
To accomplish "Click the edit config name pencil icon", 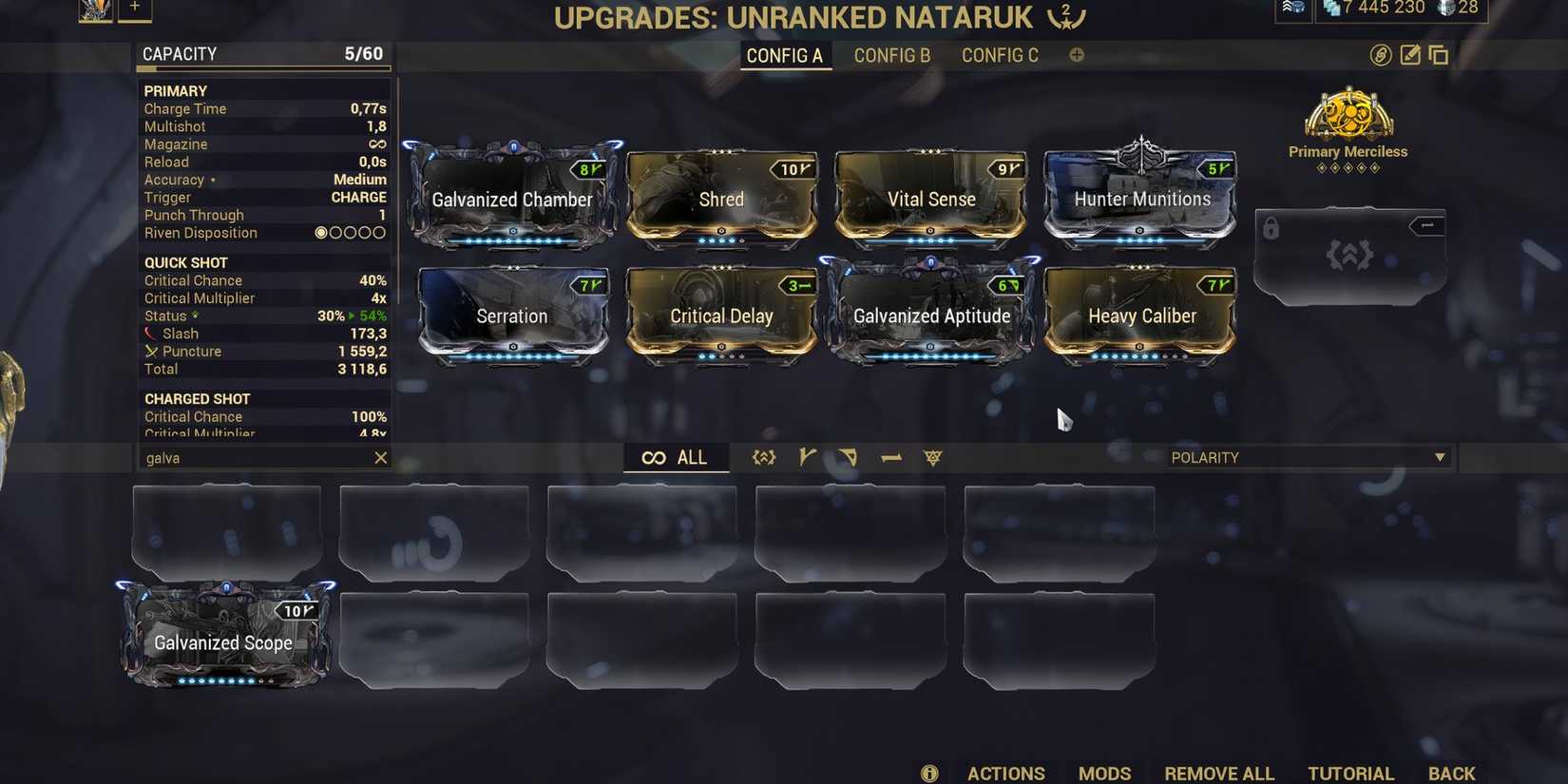I will pos(1408,54).
